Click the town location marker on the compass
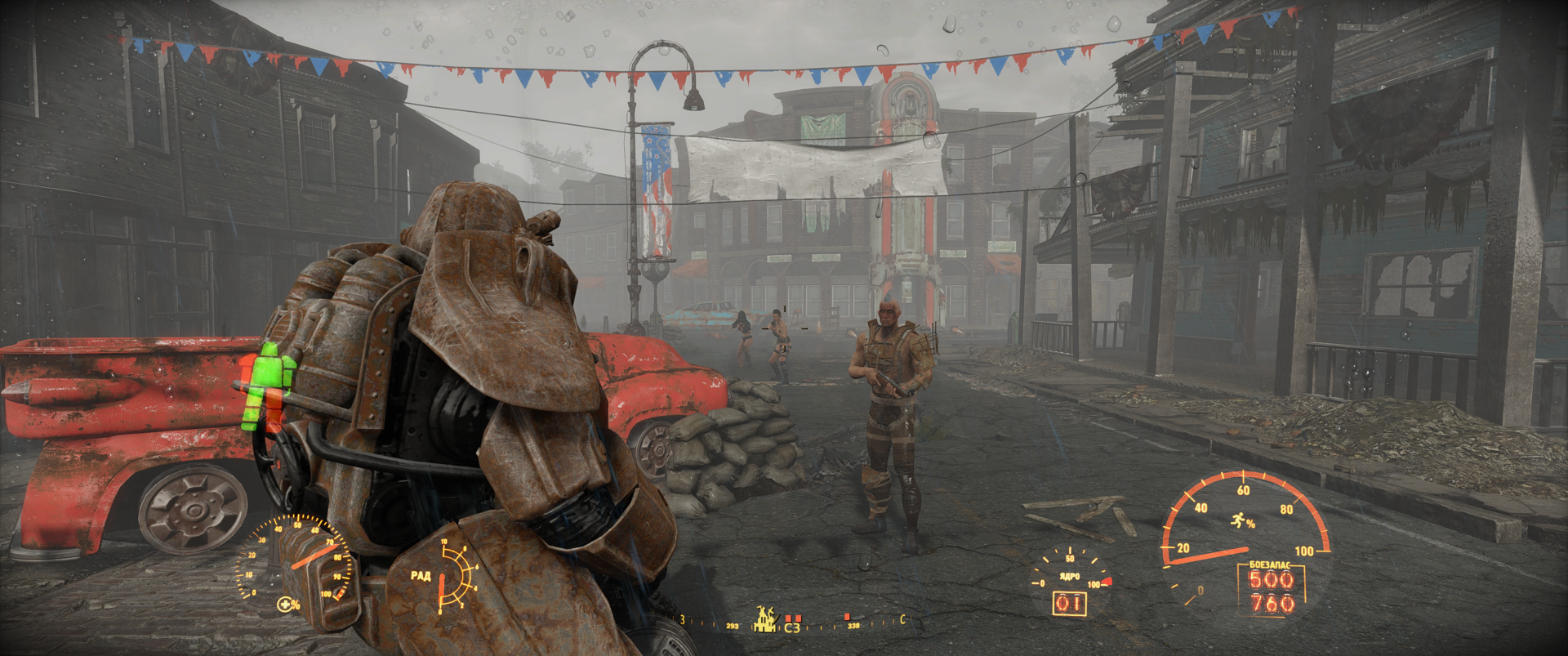 [x=765, y=620]
